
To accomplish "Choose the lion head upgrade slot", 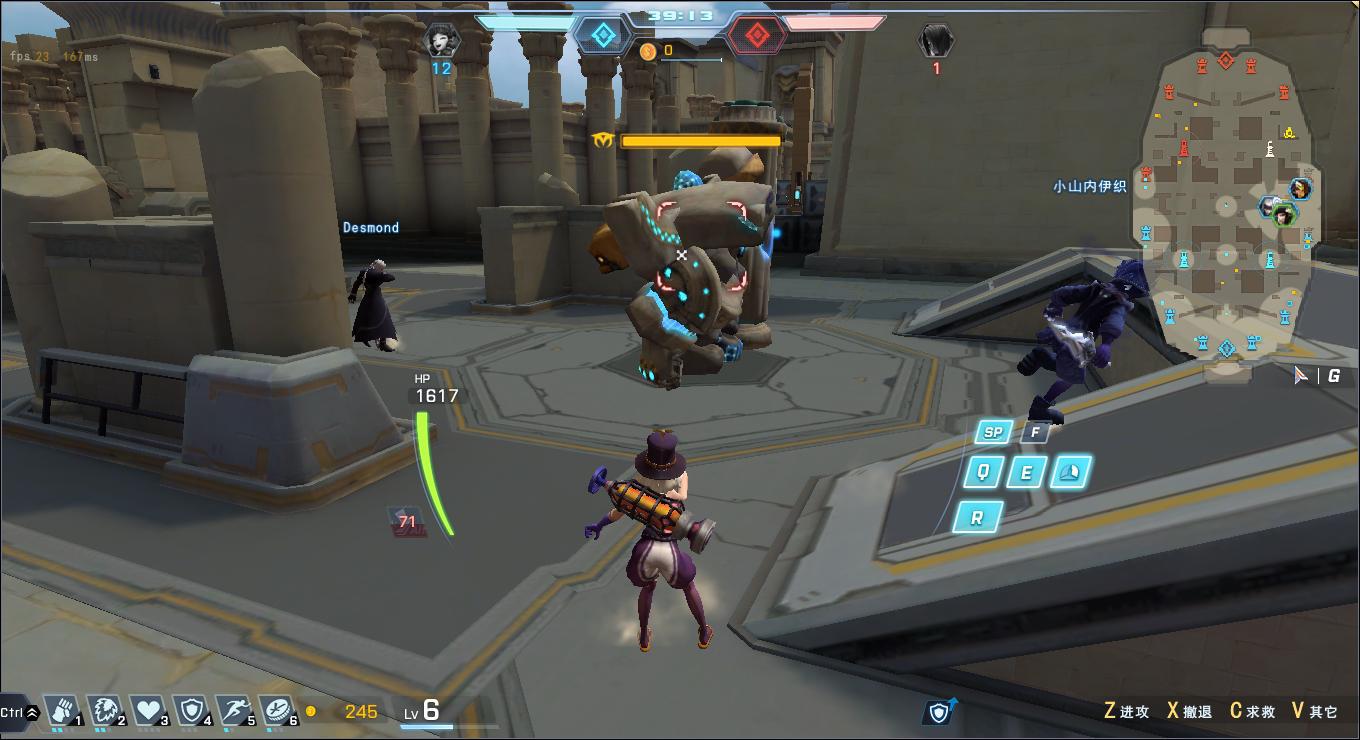I will pyautogui.click(x=106, y=710).
